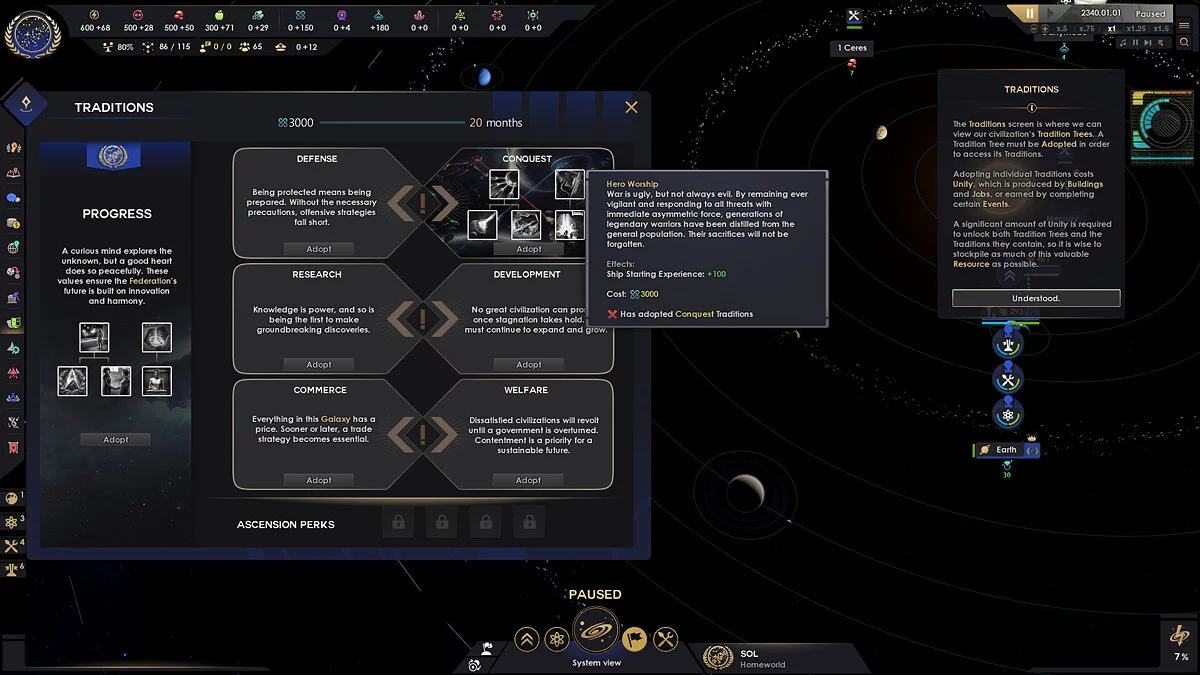
Task: Select the Earth planet name label
Action: [x=1006, y=450]
